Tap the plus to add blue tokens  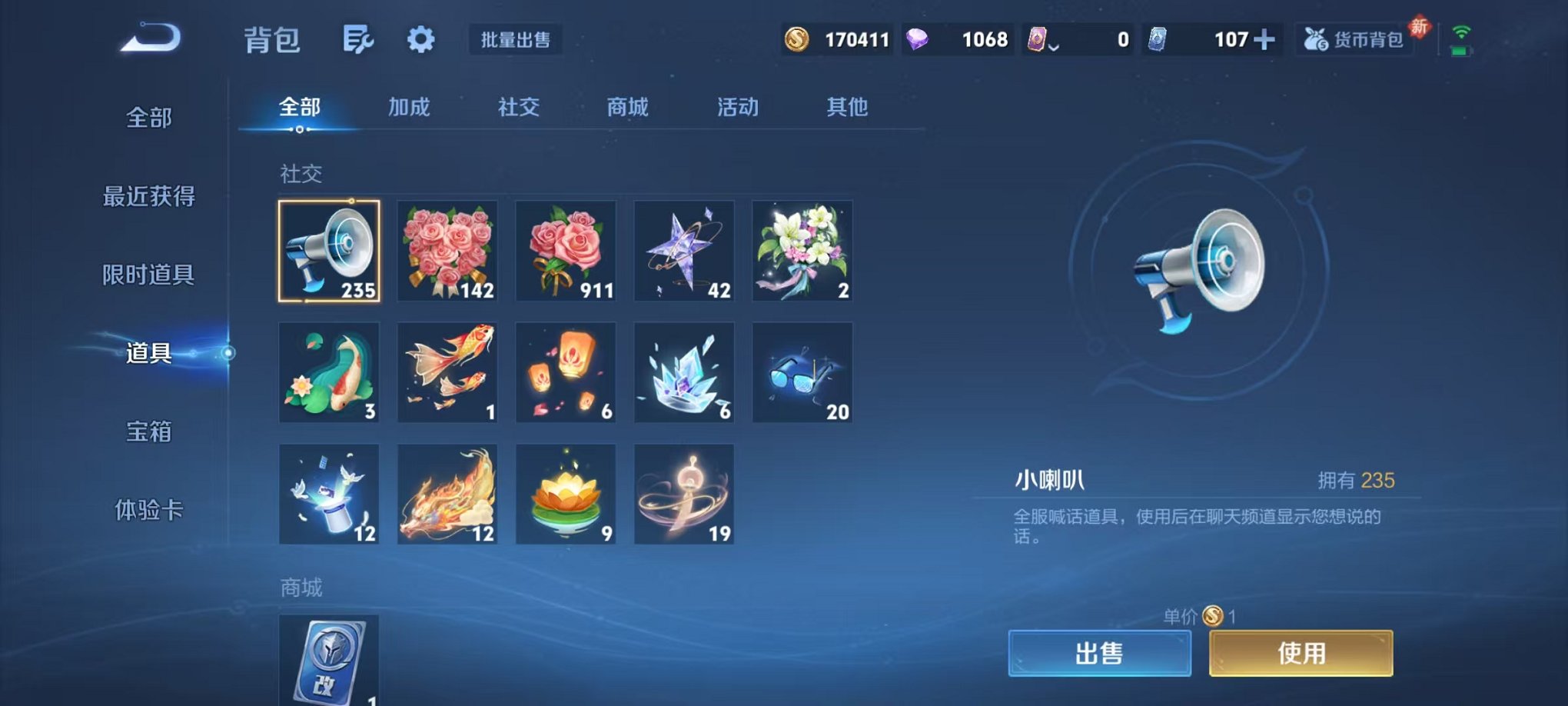pyautogui.click(x=1267, y=39)
